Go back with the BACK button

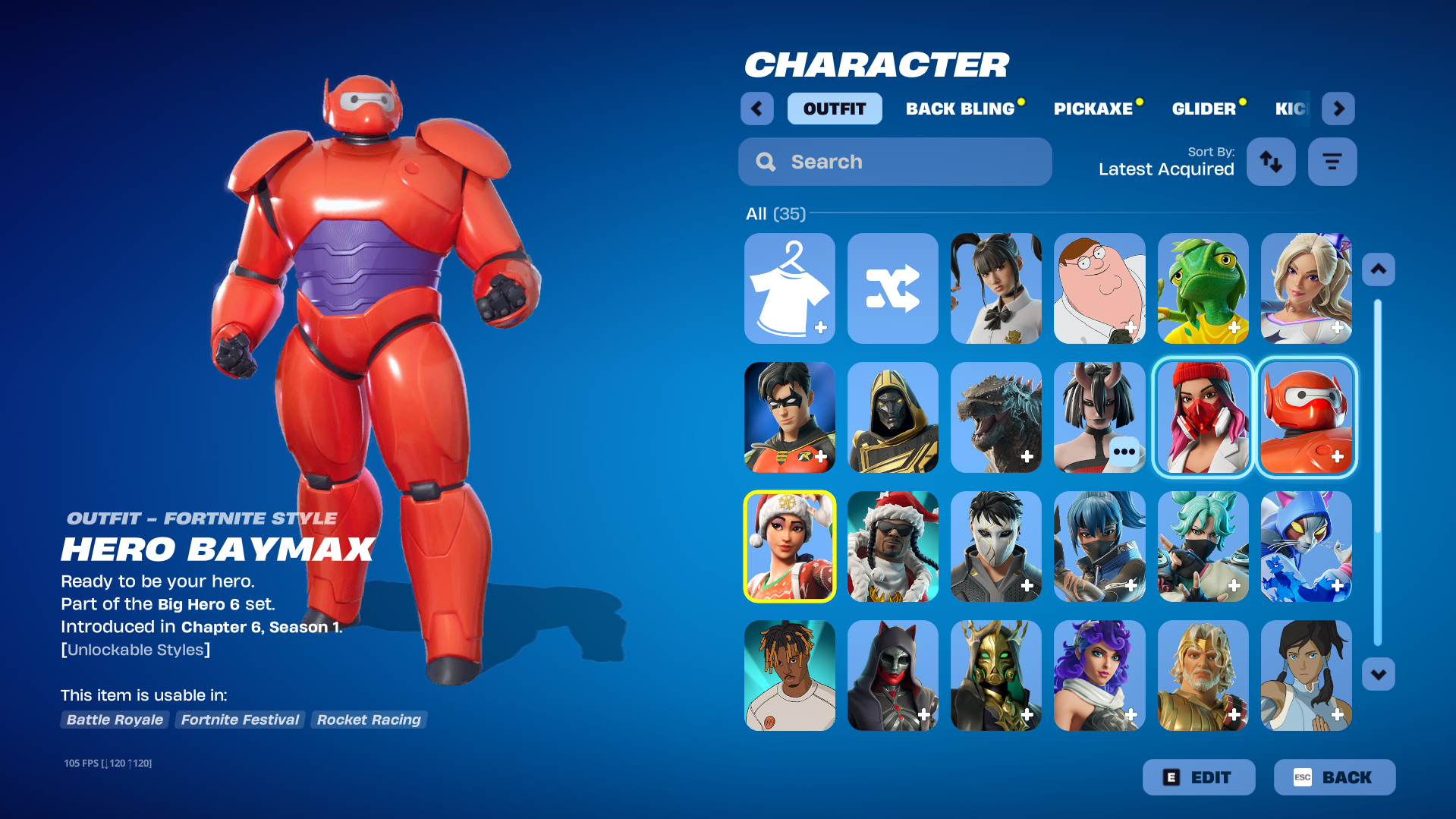[x=1334, y=777]
